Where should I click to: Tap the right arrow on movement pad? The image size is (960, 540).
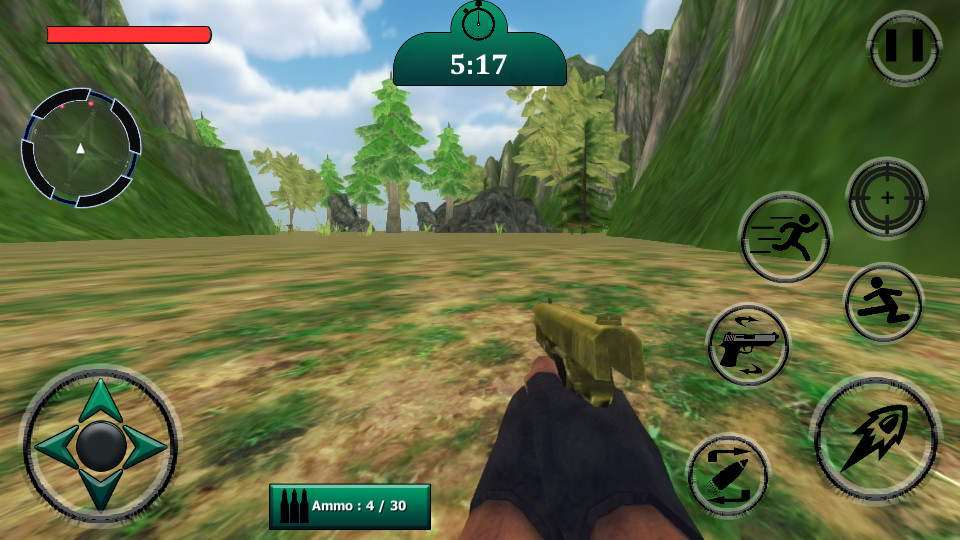[x=146, y=446]
